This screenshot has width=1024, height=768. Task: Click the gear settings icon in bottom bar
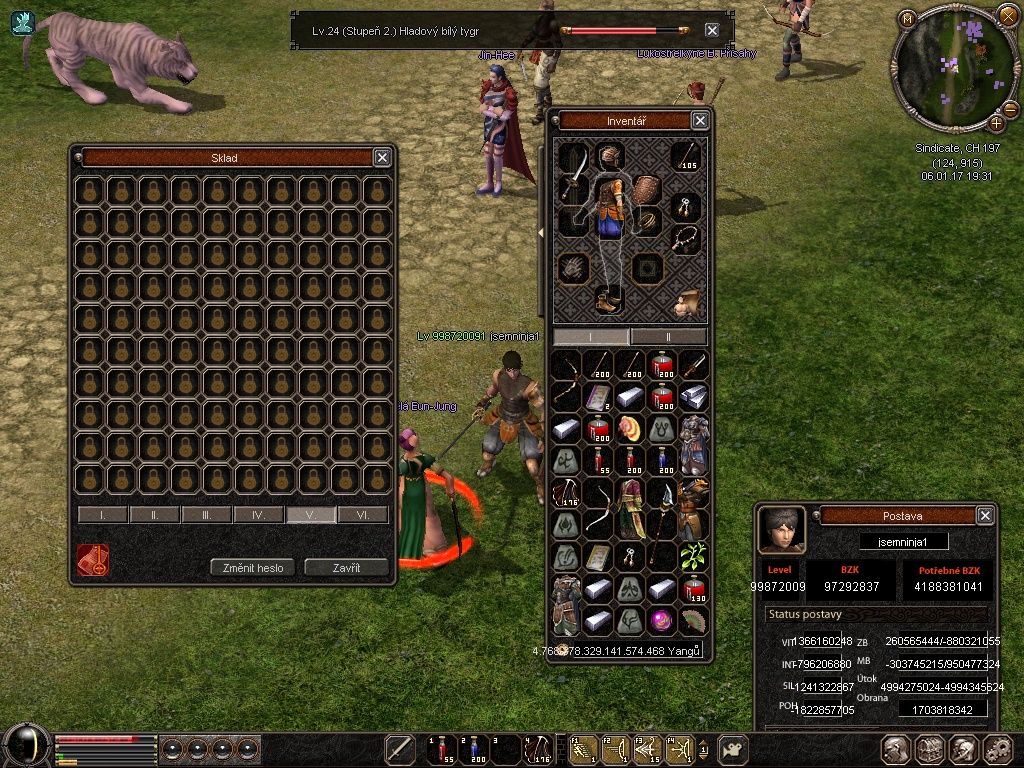(997, 748)
